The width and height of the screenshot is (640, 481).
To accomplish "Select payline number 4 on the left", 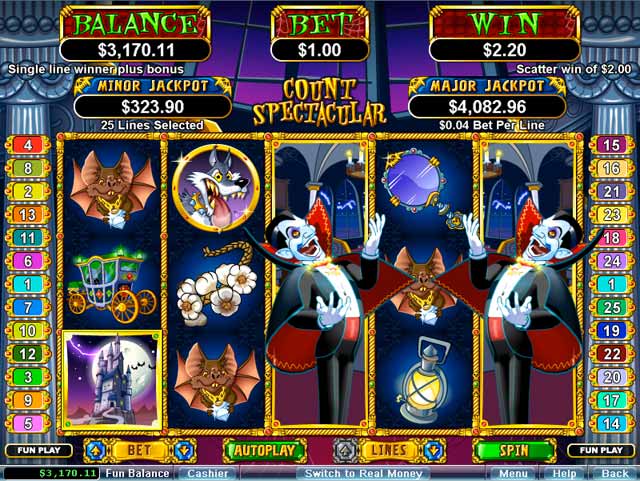I will tap(28, 145).
